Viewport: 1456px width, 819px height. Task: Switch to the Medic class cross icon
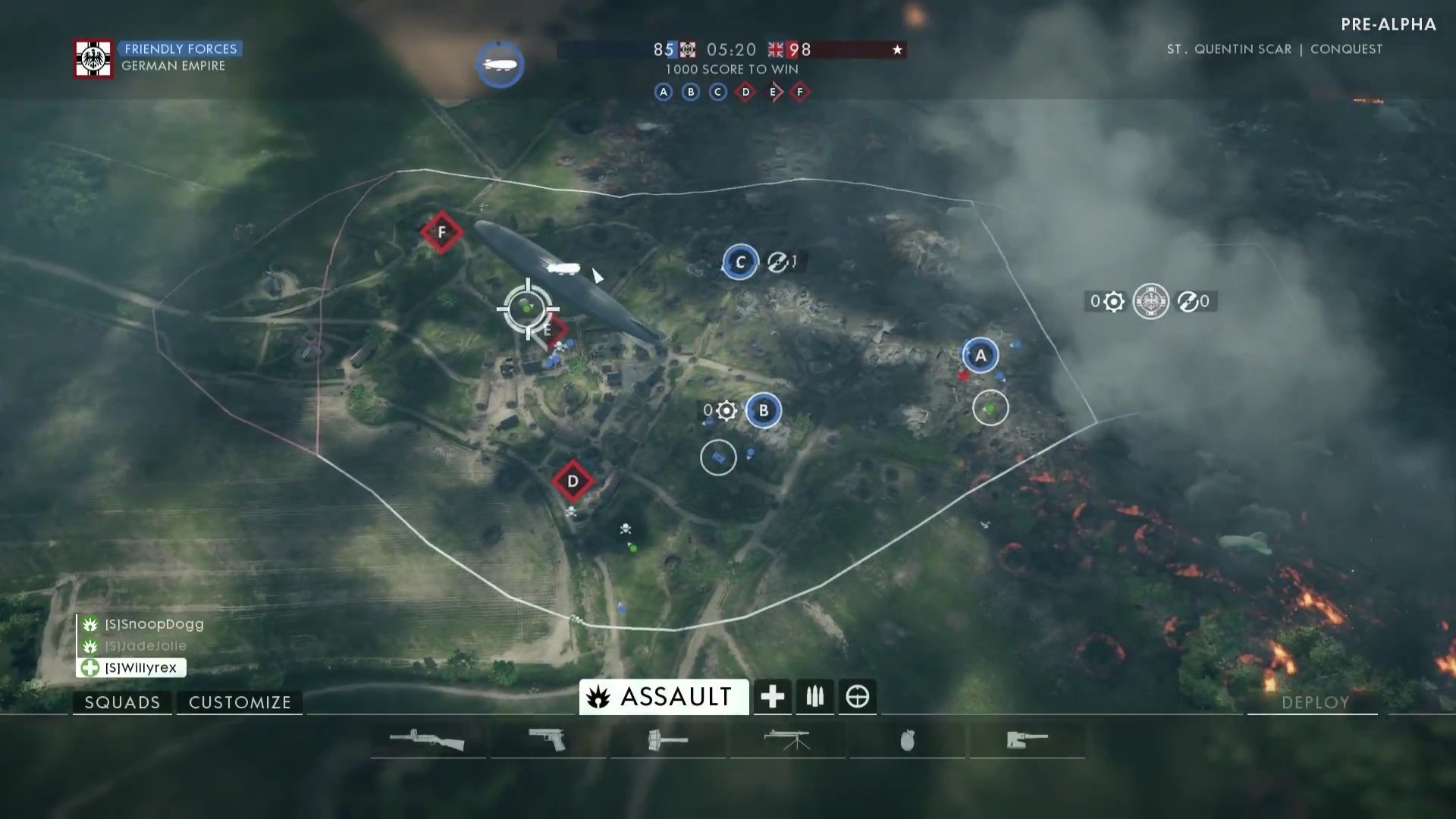point(772,696)
